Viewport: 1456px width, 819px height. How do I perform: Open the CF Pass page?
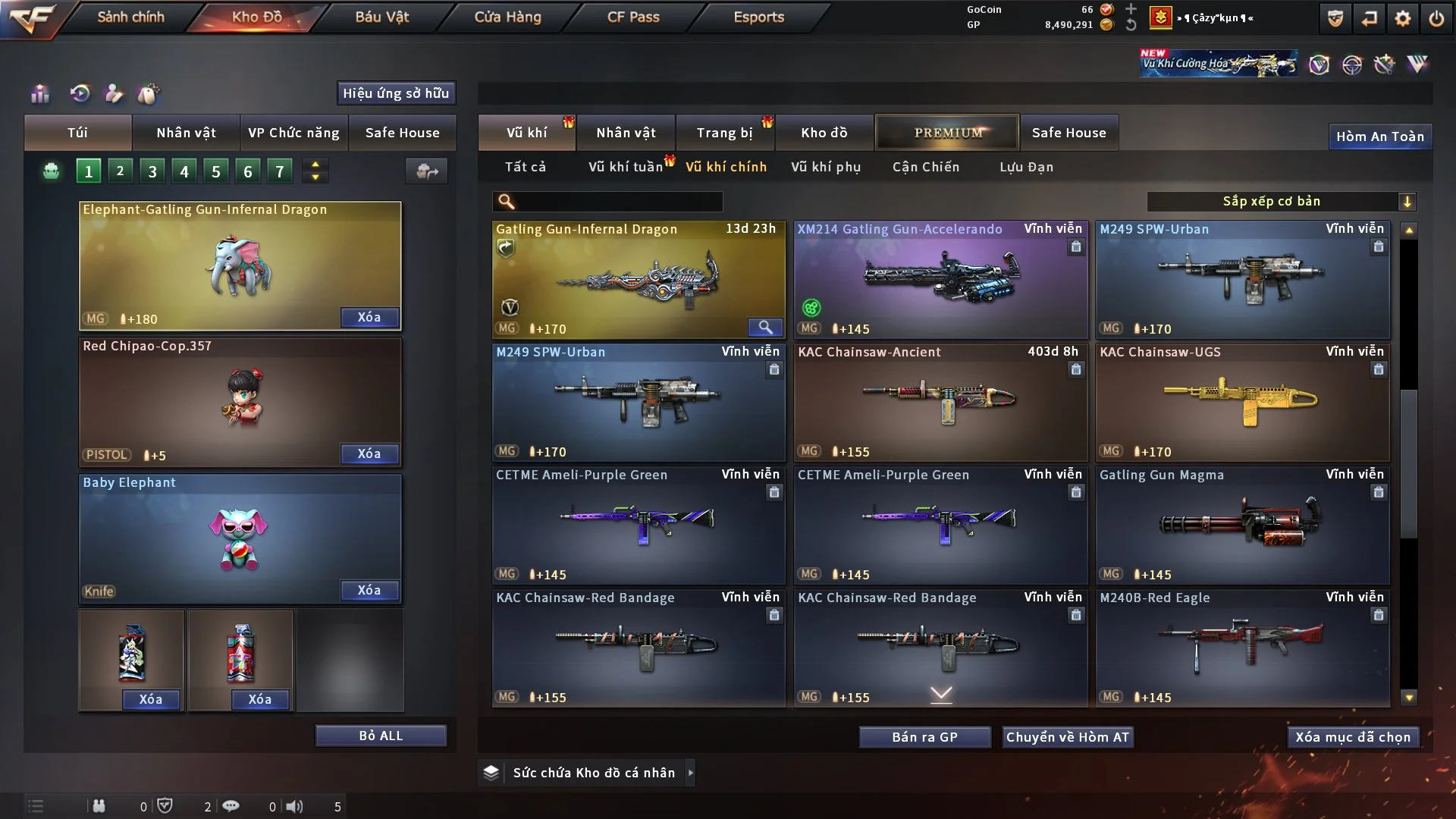pyautogui.click(x=633, y=17)
